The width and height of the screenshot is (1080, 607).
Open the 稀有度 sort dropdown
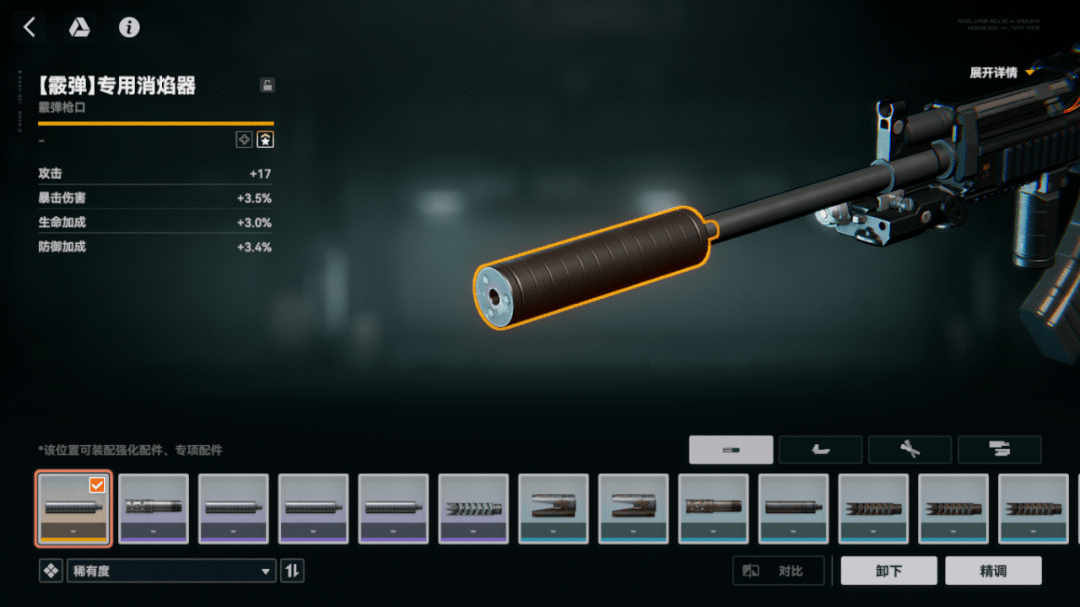[171, 571]
